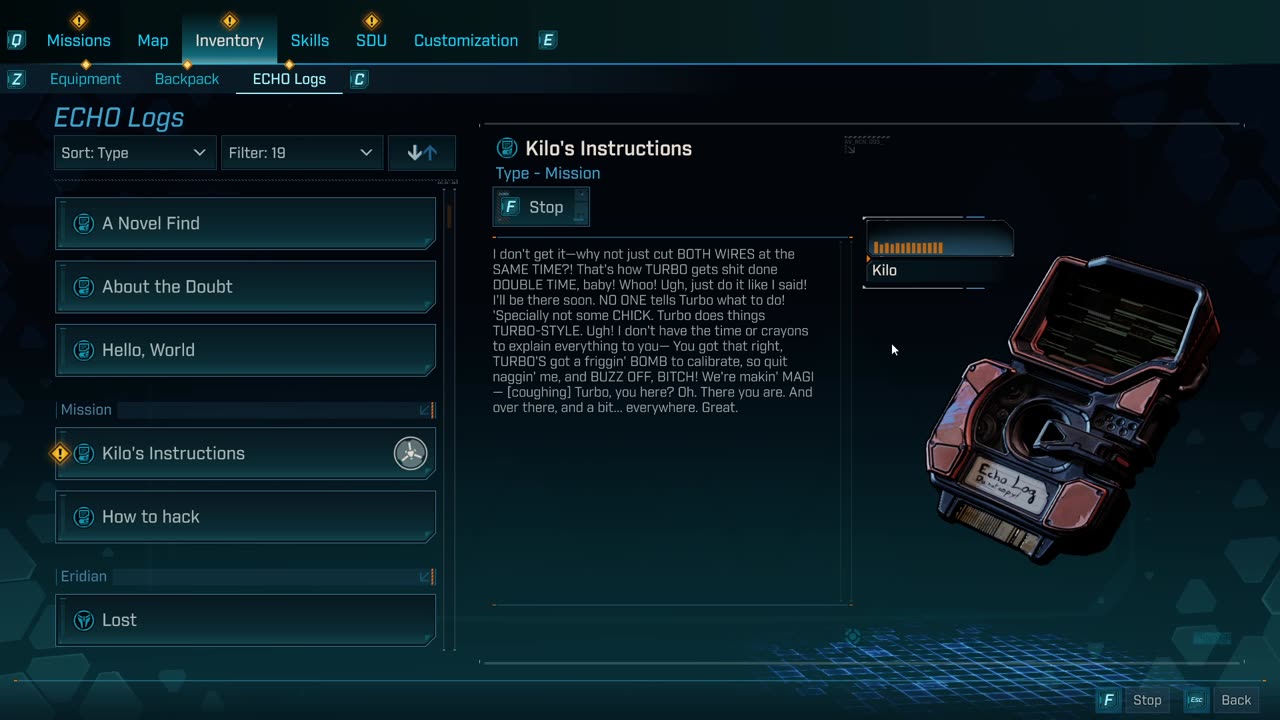Switch to the Map tab
Viewport: 1280px width, 720px height.
coord(153,40)
